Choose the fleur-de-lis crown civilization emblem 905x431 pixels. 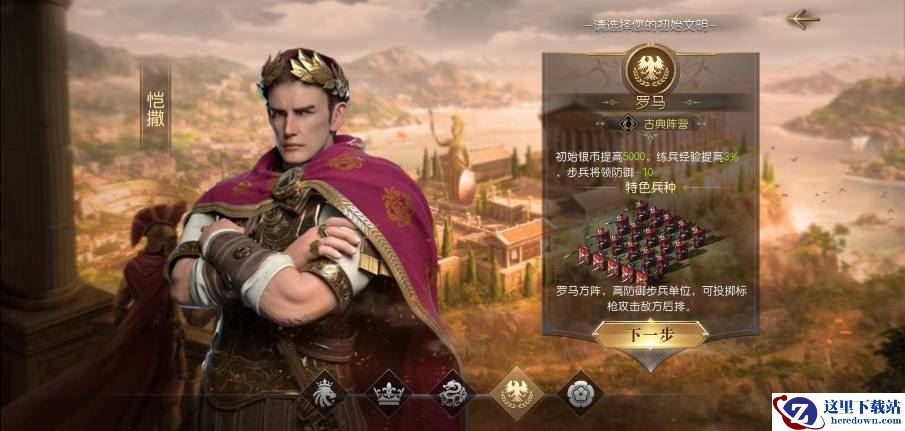388,393
